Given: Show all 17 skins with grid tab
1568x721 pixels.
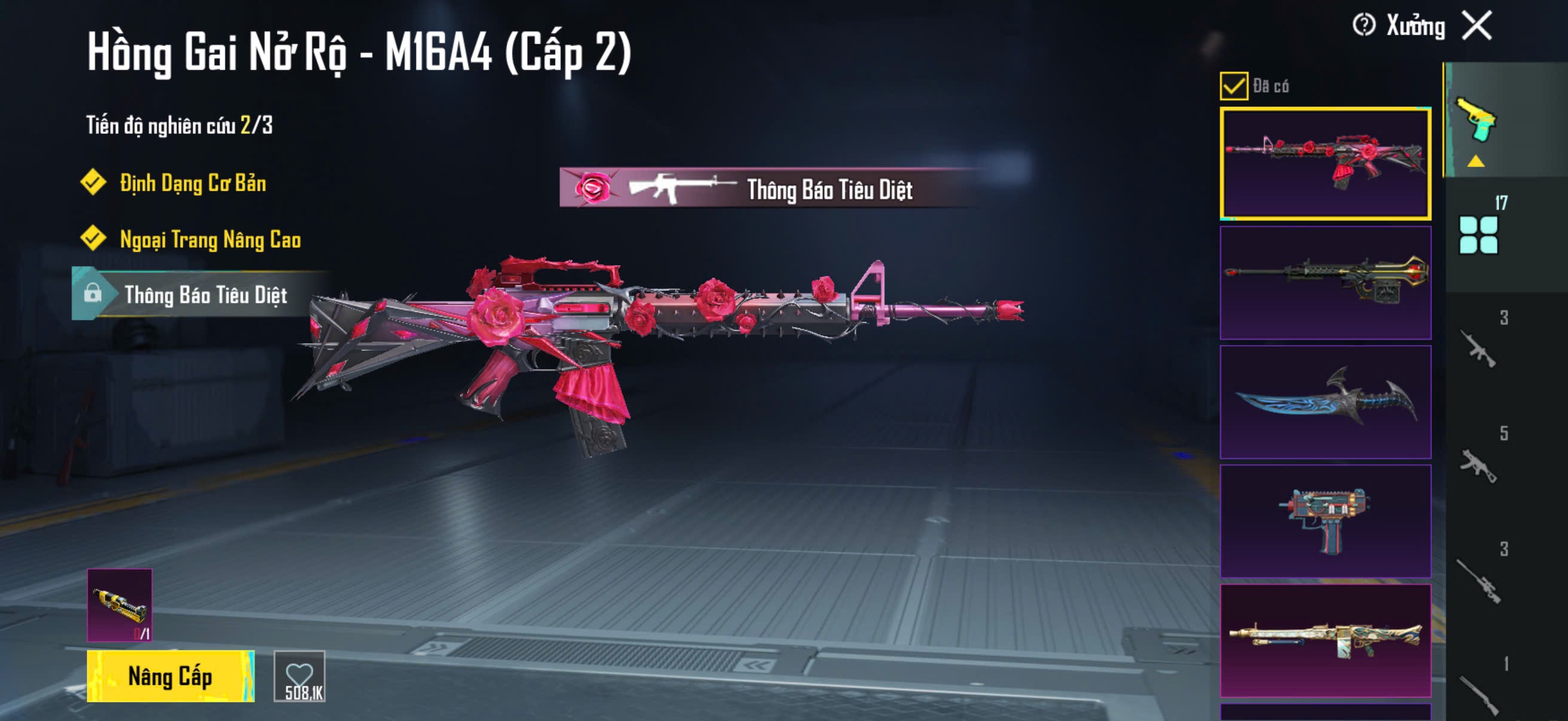Looking at the screenshot, I should pos(1478,234).
